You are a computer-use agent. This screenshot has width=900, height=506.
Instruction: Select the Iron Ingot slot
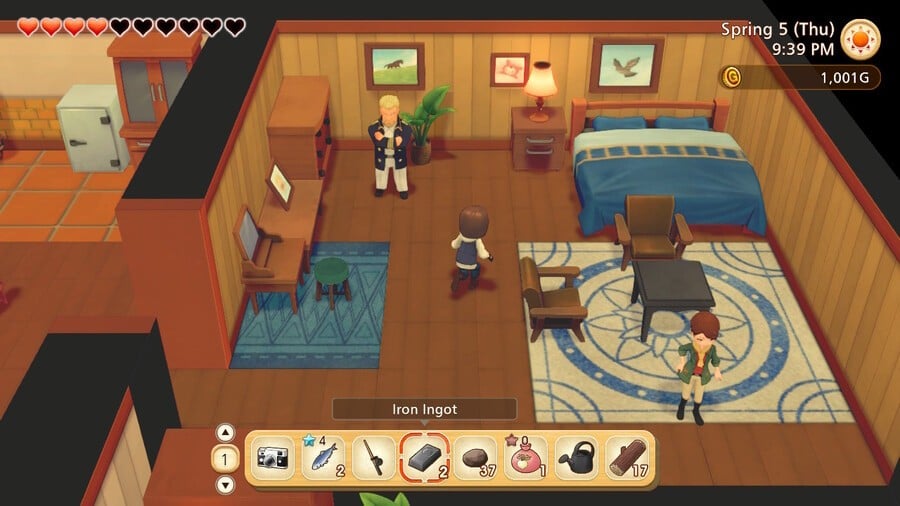click(424, 458)
